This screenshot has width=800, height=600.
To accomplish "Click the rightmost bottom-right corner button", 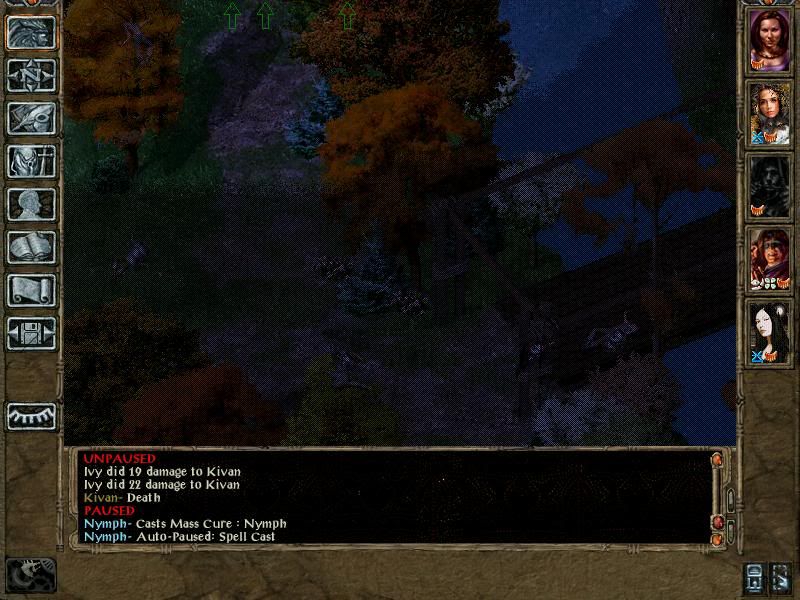I will click(x=781, y=578).
